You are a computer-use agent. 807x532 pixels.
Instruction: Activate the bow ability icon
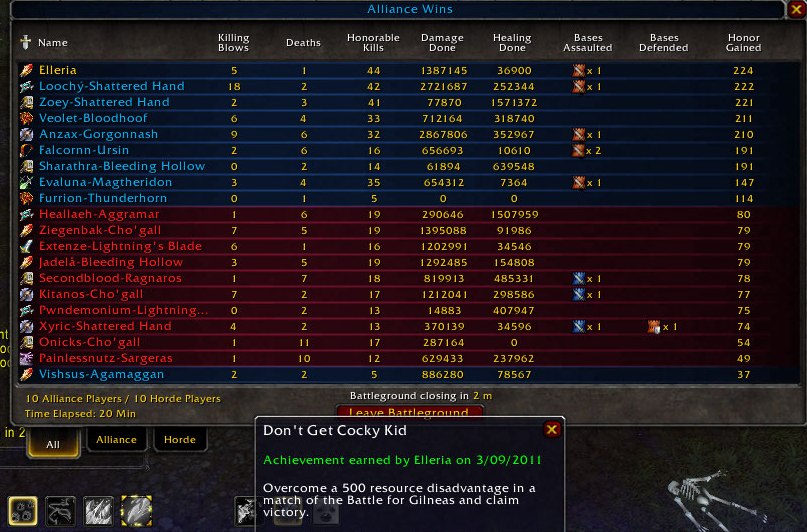click(x=60, y=510)
